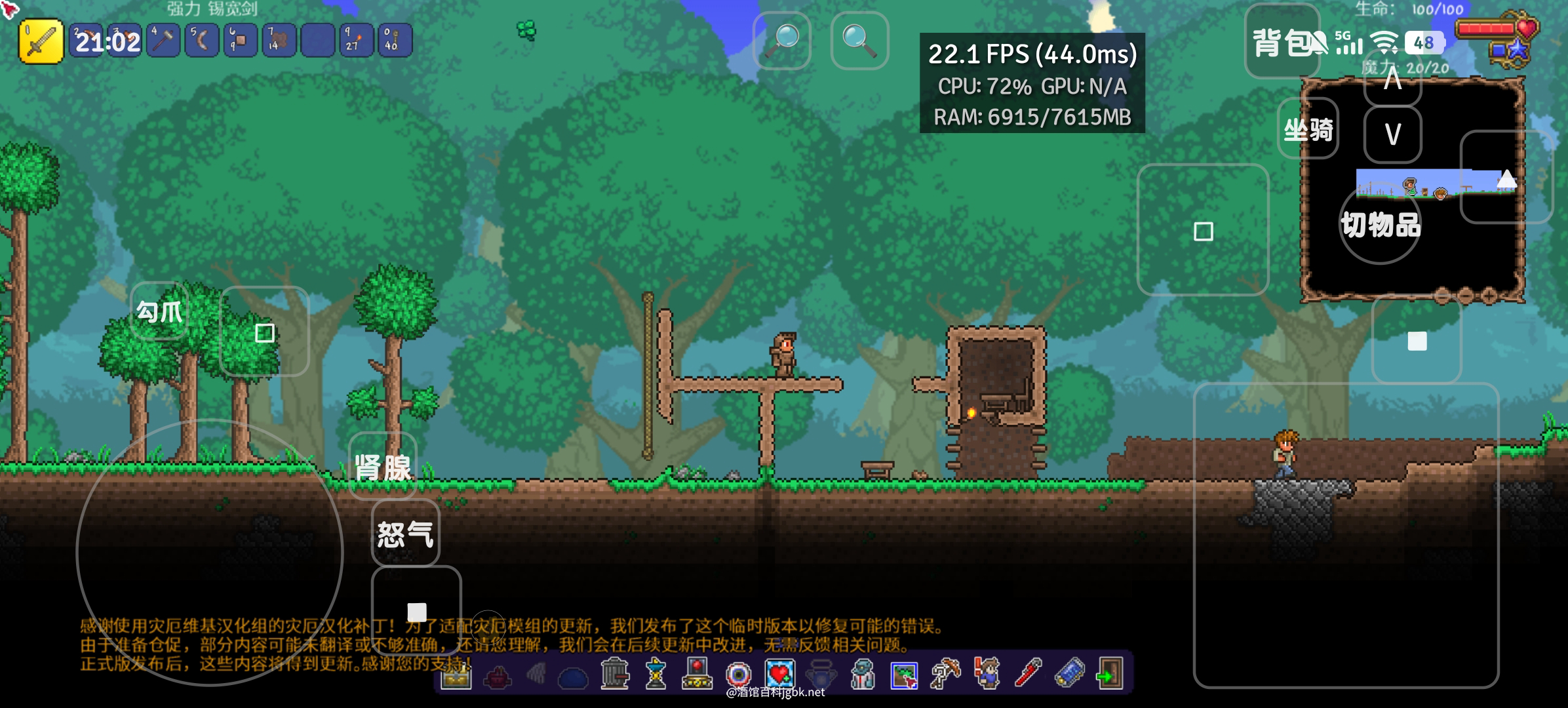Select the rope stack in slot 0
This screenshot has height=708, width=1568.
pyautogui.click(x=395, y=41)
